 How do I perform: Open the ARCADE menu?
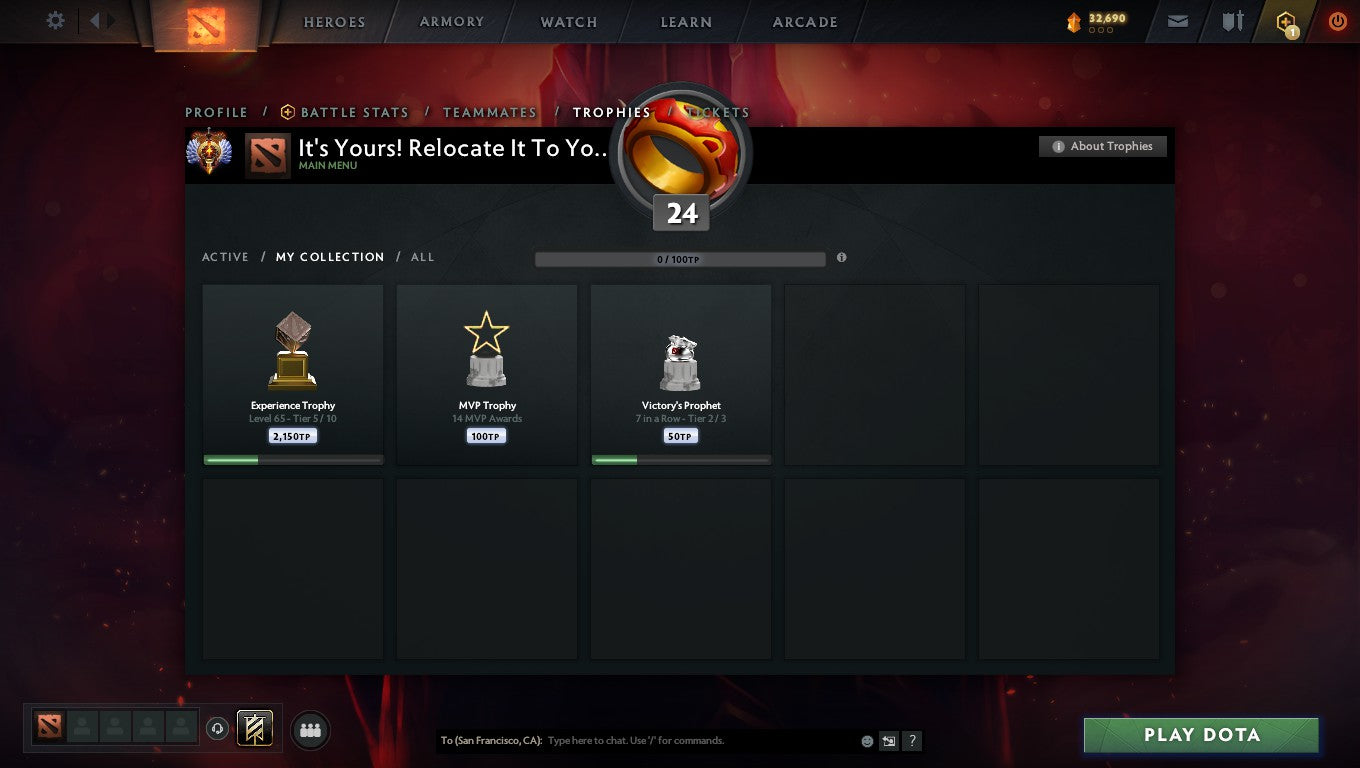coord(804,21)
